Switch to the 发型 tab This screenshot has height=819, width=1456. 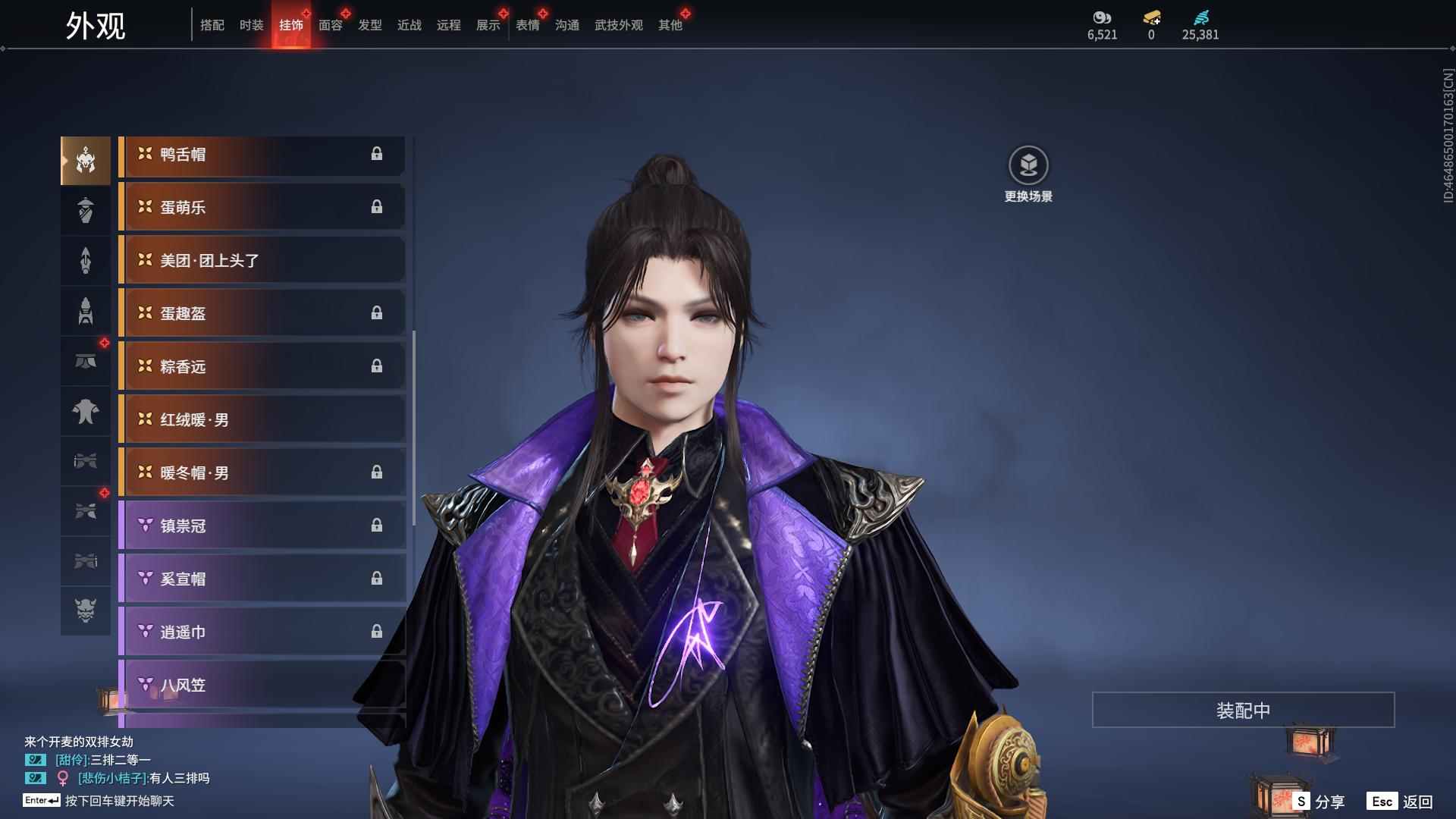369,25
